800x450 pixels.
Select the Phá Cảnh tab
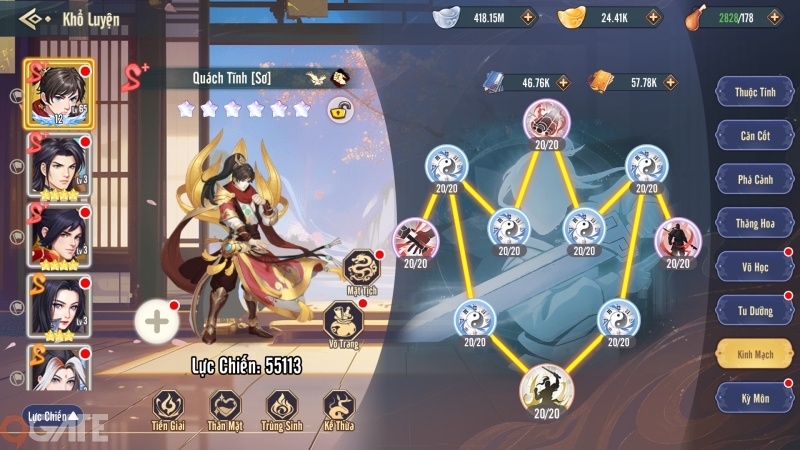pos(755,179)
